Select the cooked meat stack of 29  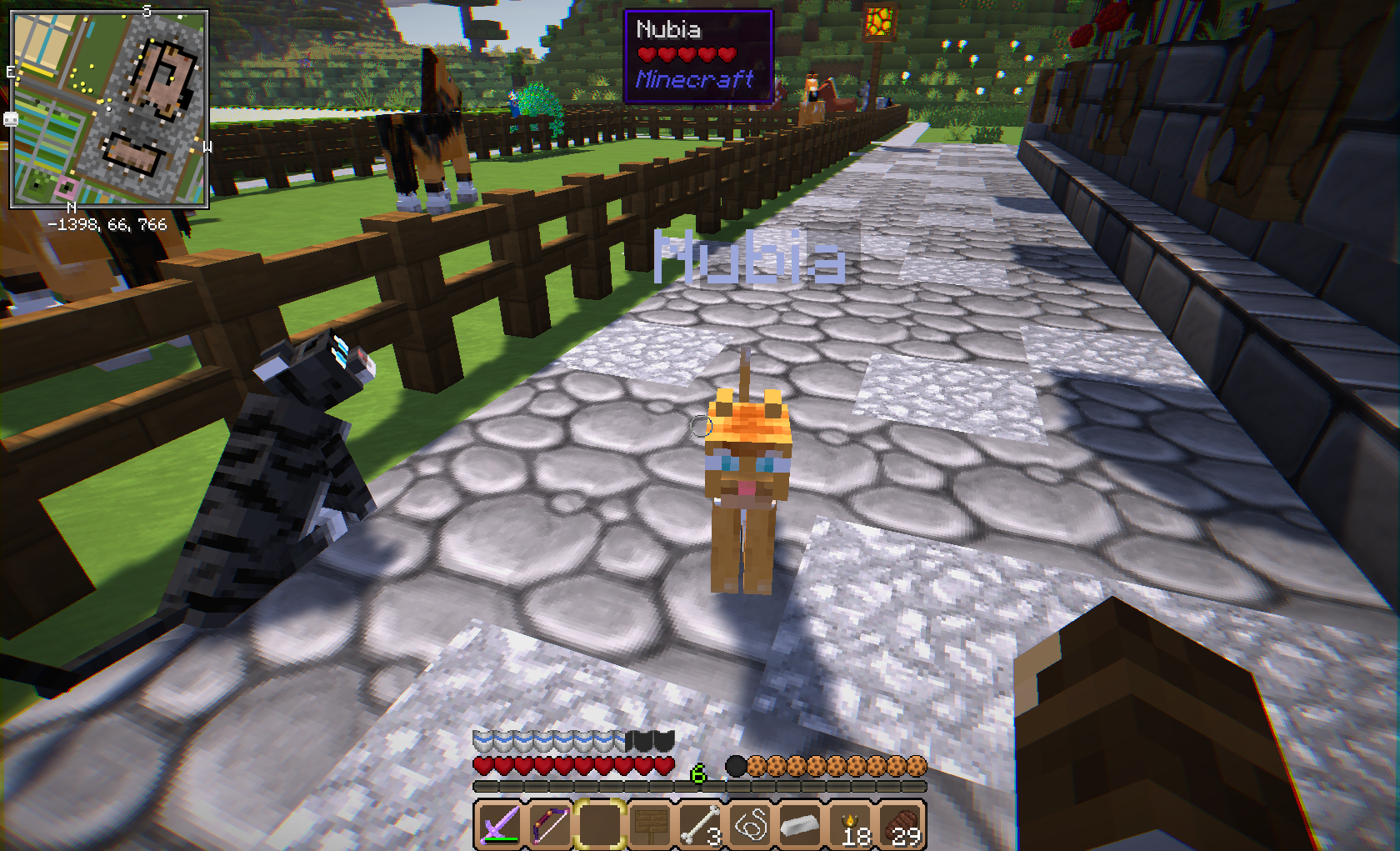[901, 825]
